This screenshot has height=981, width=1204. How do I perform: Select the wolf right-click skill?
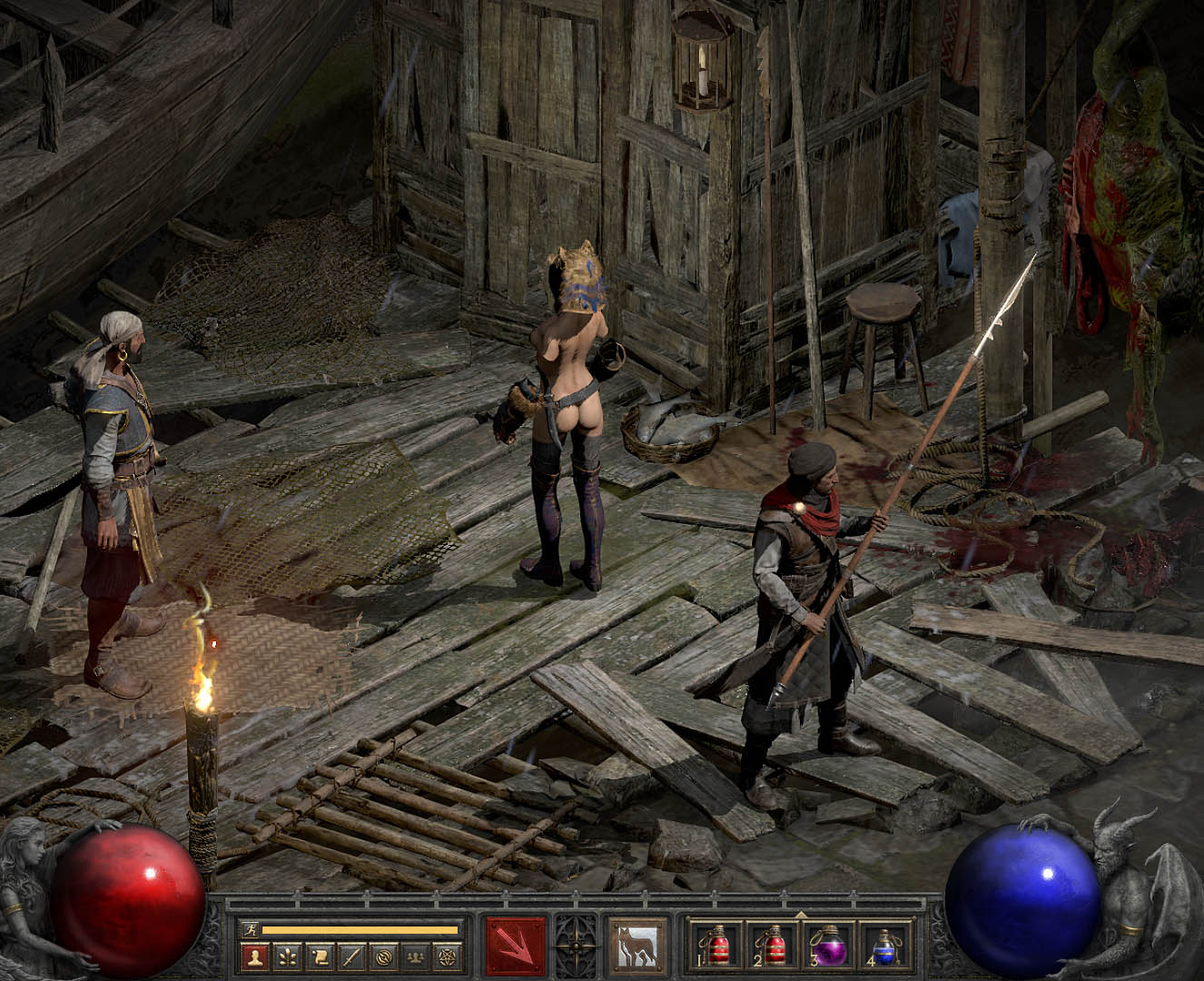638,947
